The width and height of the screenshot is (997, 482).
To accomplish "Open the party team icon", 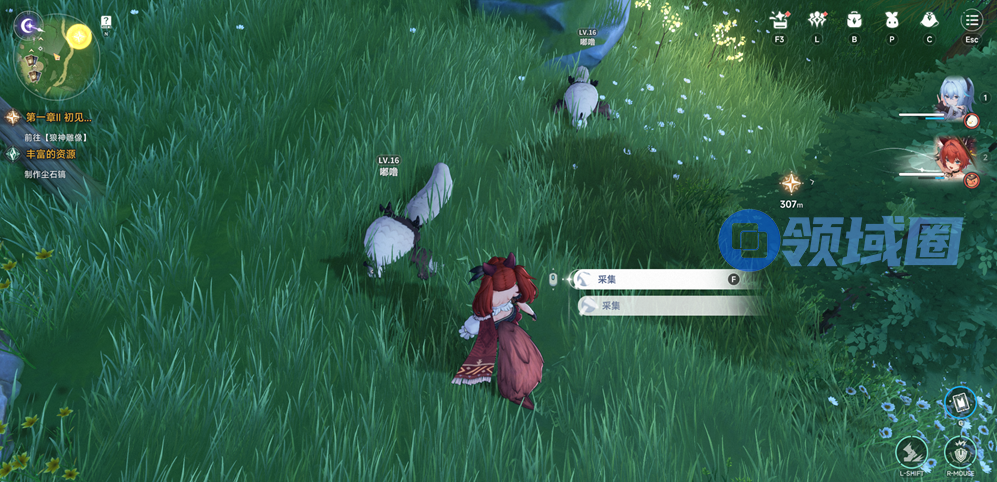I will (817, 20).
